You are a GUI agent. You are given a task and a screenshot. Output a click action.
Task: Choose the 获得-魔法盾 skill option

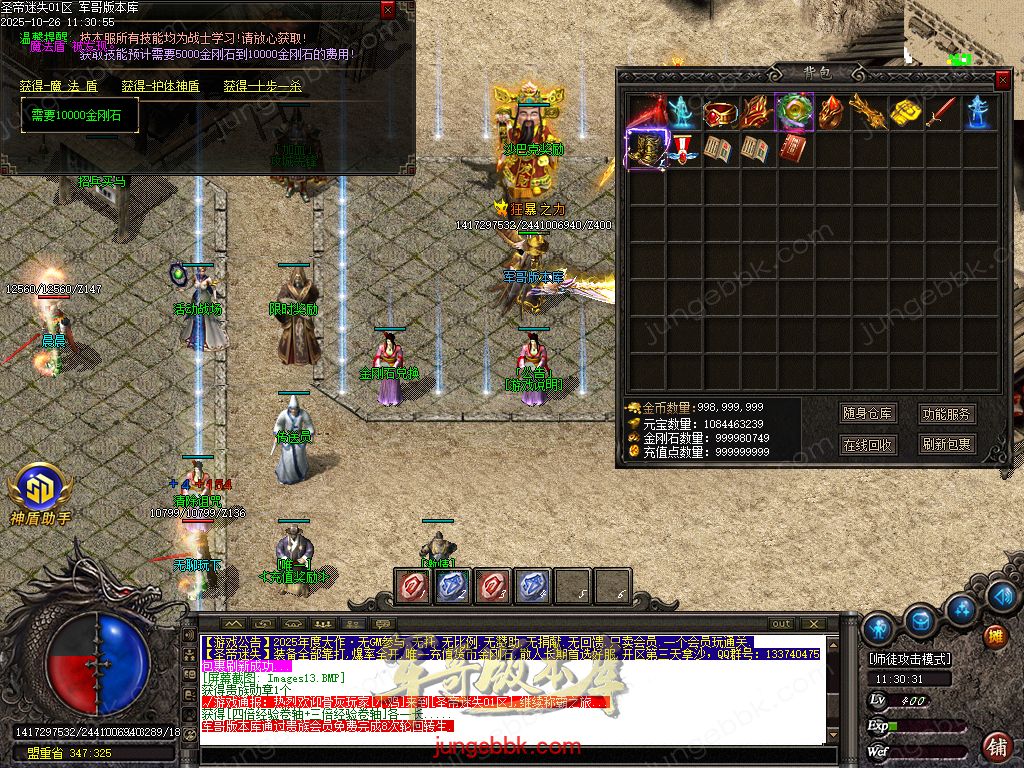pyautogui.click(x=58, y=86)
